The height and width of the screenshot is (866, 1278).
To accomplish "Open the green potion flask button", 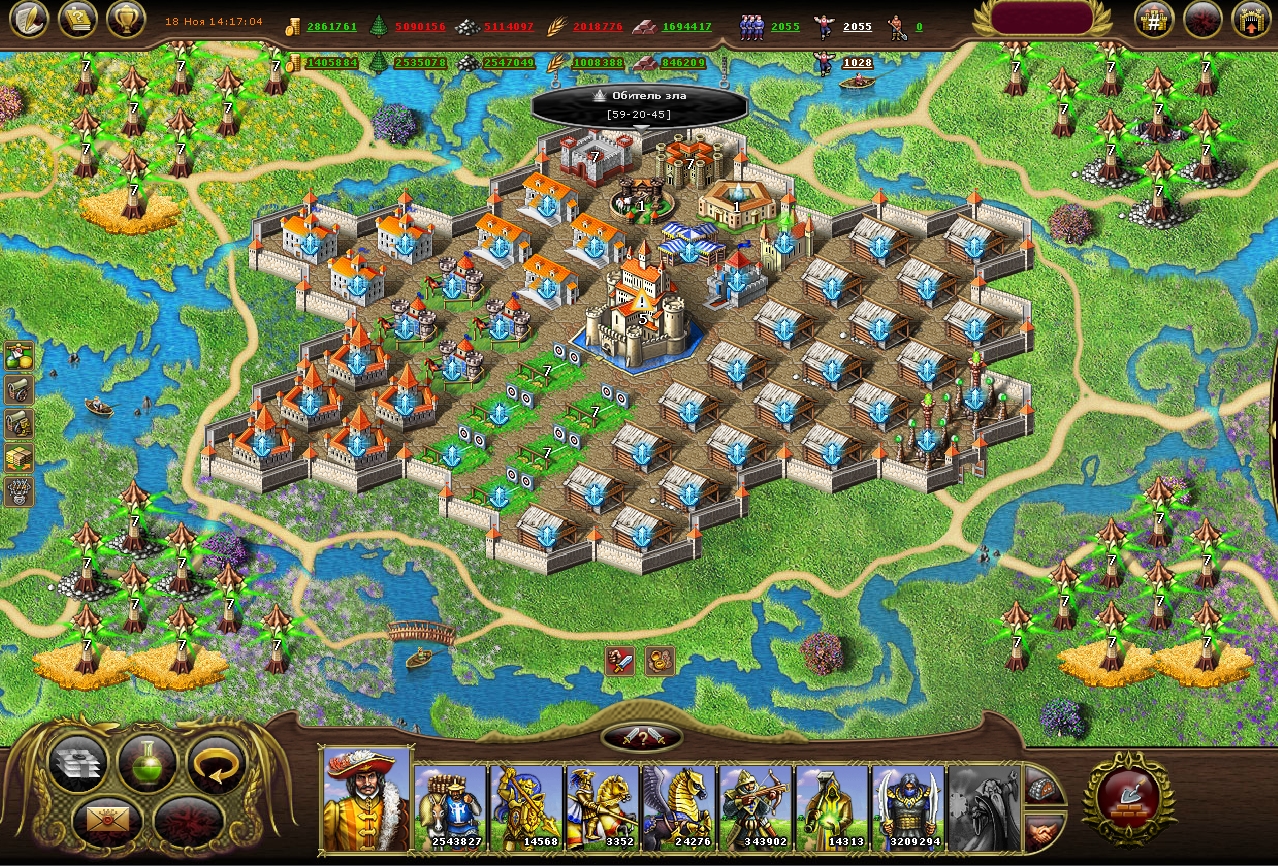I will (x=147, y=762).
